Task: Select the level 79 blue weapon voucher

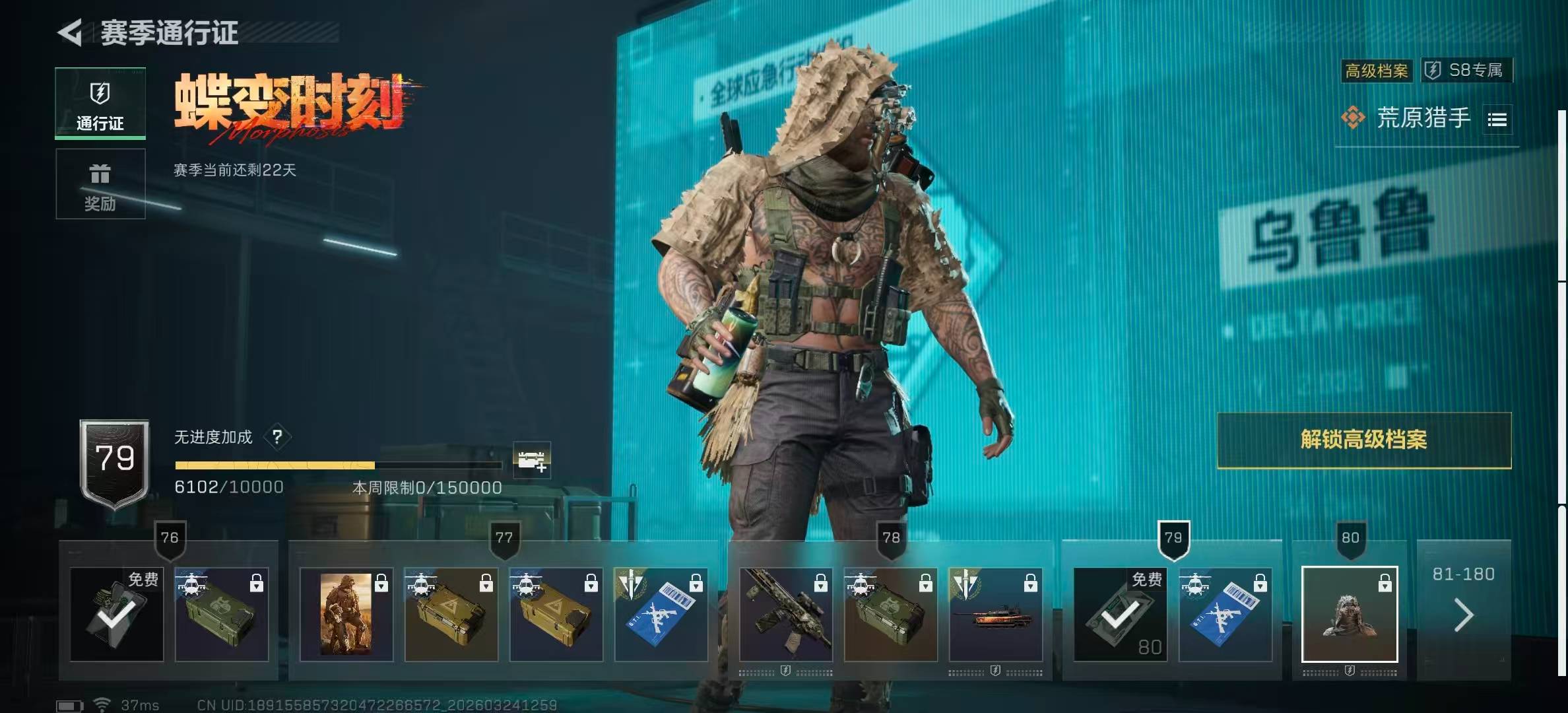Action: point(1225,614)
